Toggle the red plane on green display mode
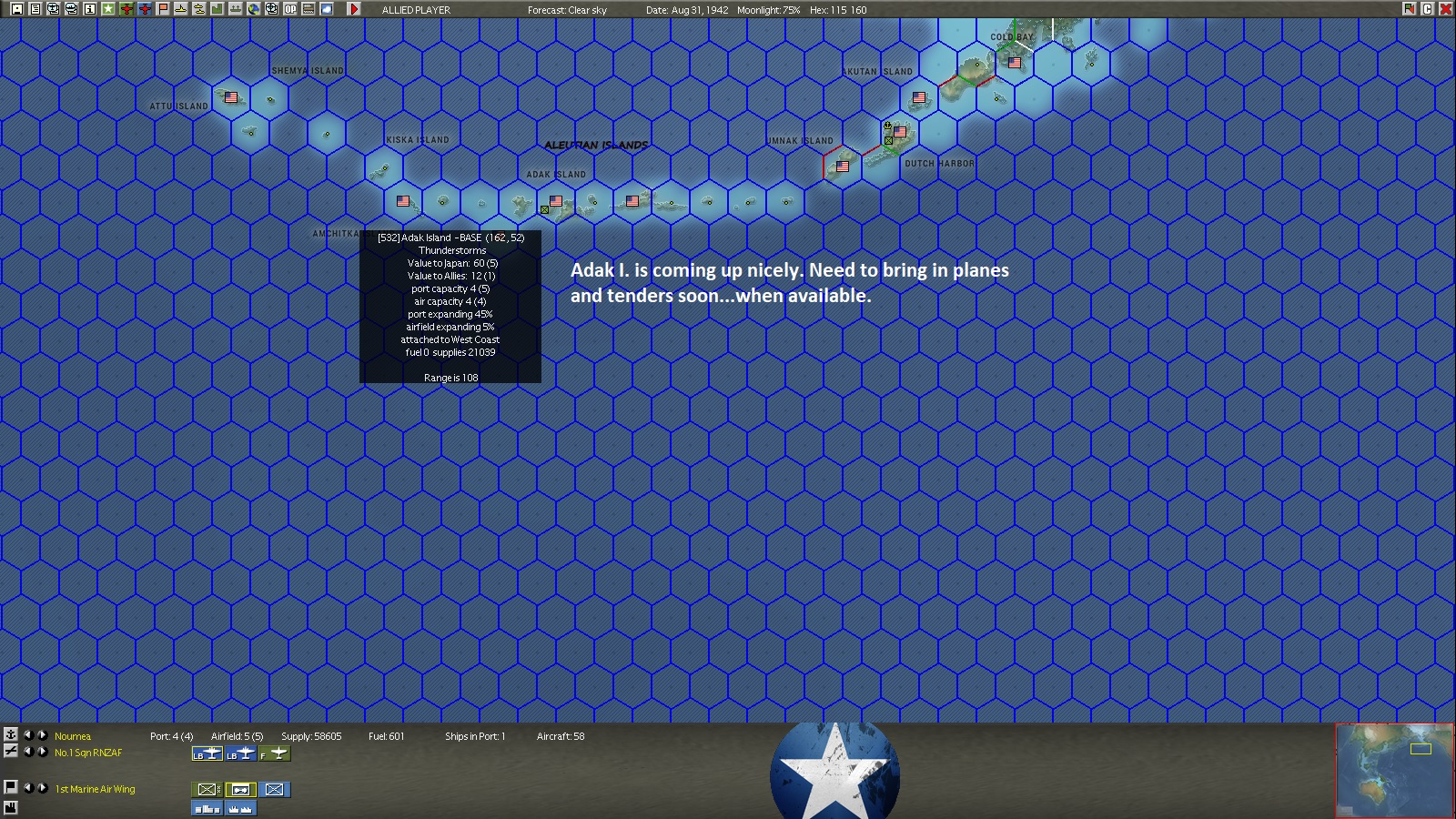 (127, 9)
